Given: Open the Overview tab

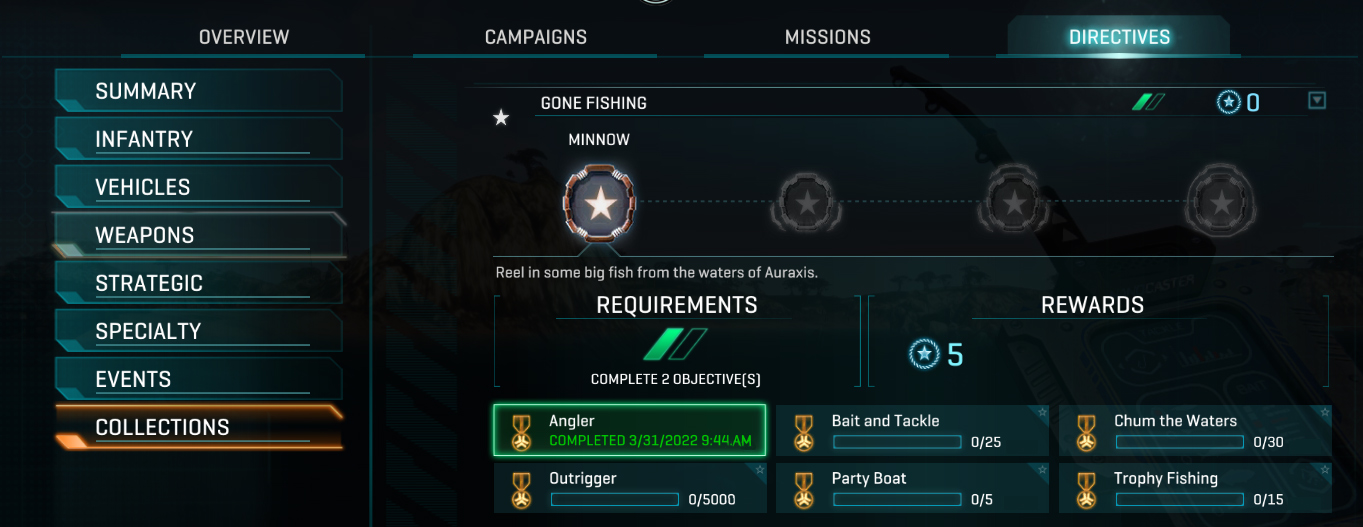Looking at the screenshot, I should click(244, 37).
